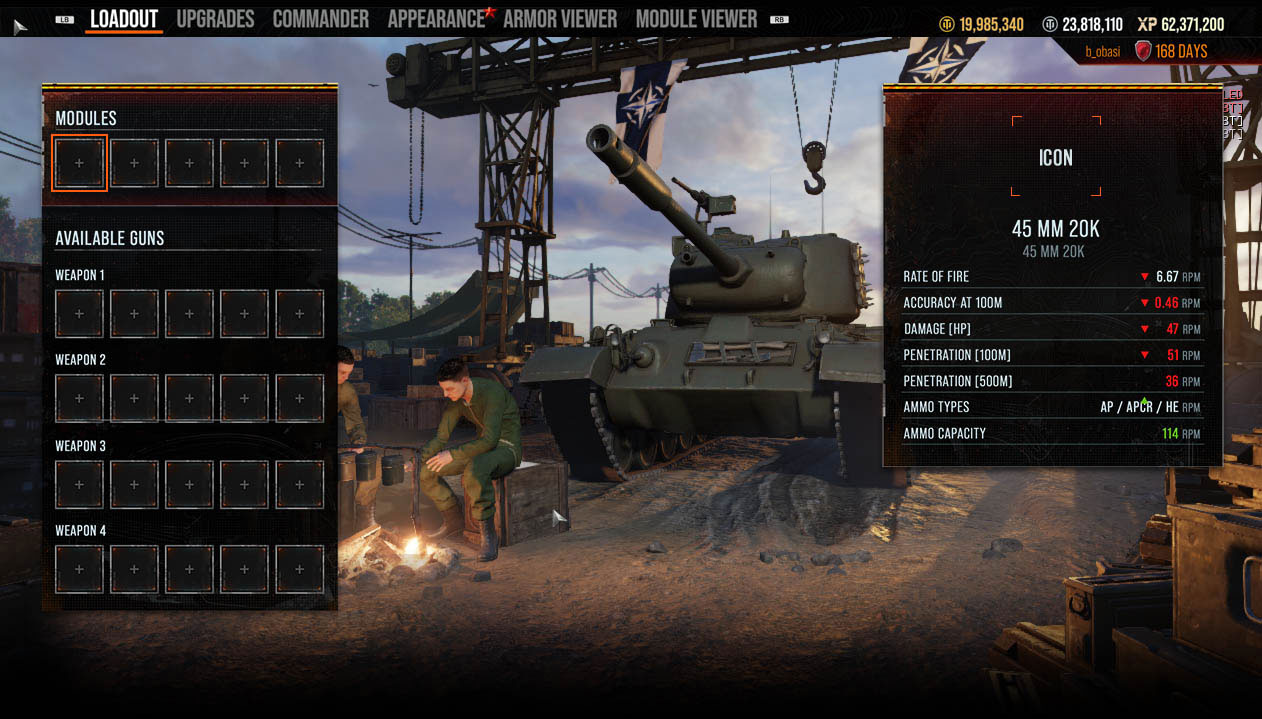Viewport: 1262px width, 719px height.
Task: Go to the Commander tab
Action: [320, 19]
